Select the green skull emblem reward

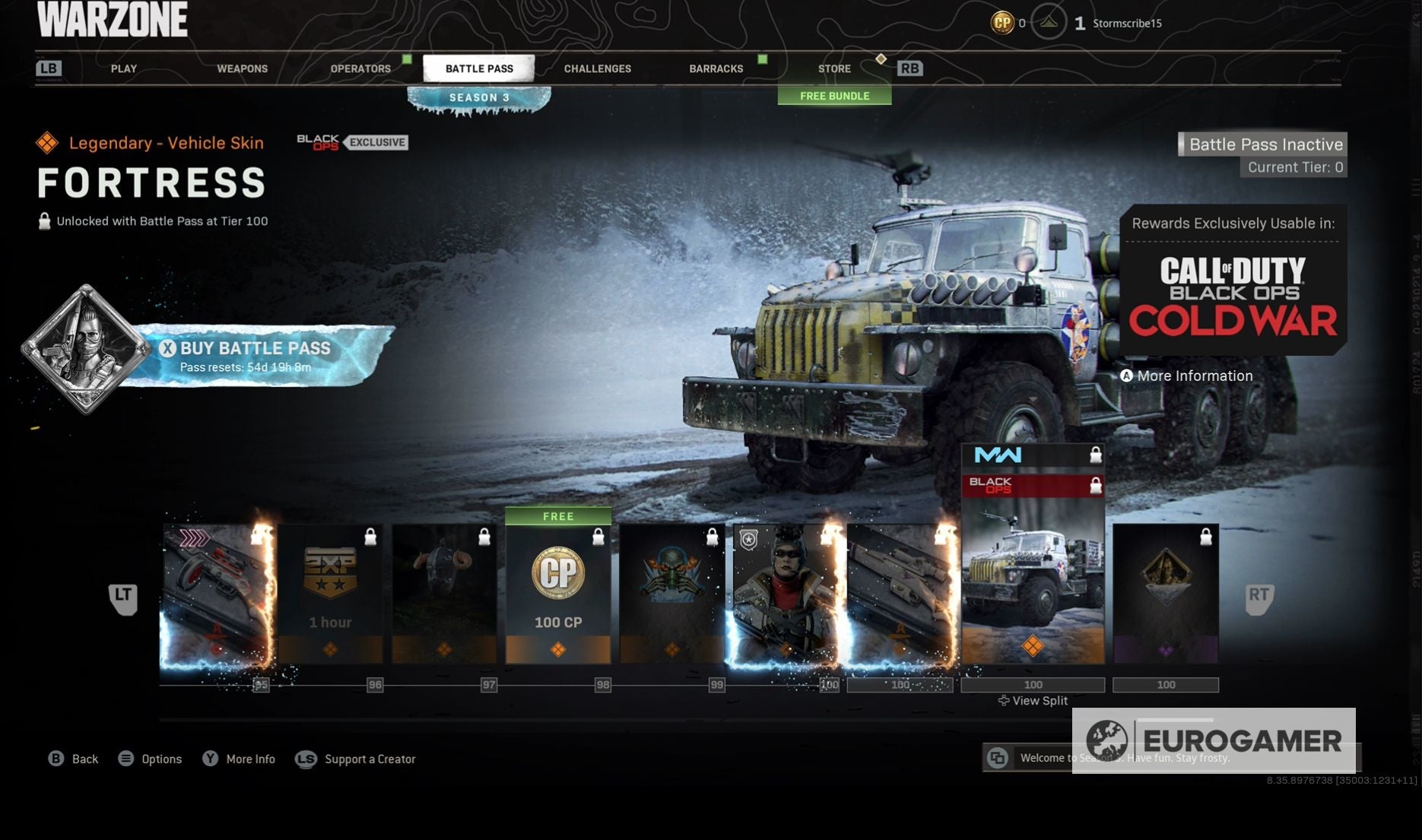click(671, 594)
